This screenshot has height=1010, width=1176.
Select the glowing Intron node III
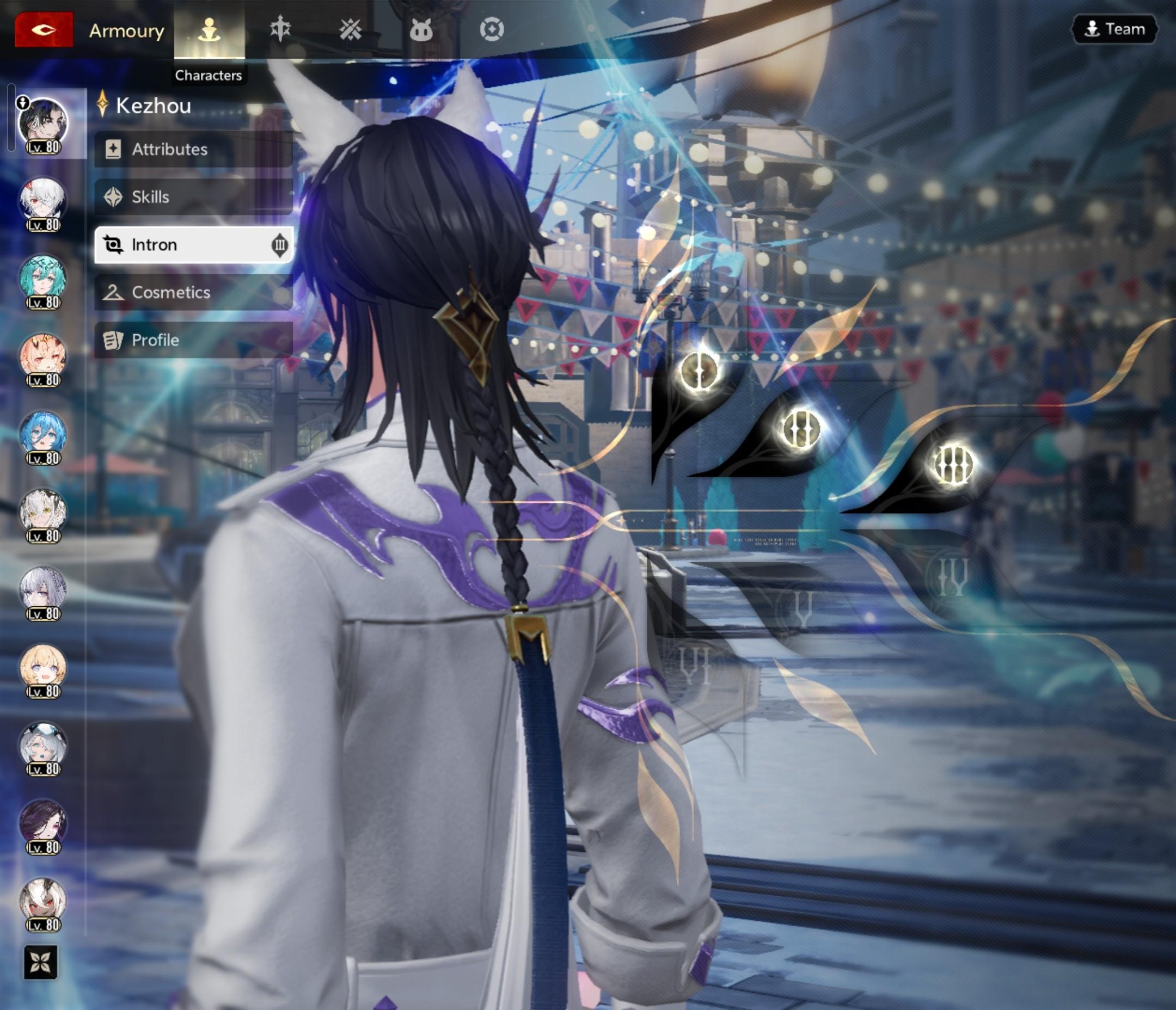coord(953,465)
